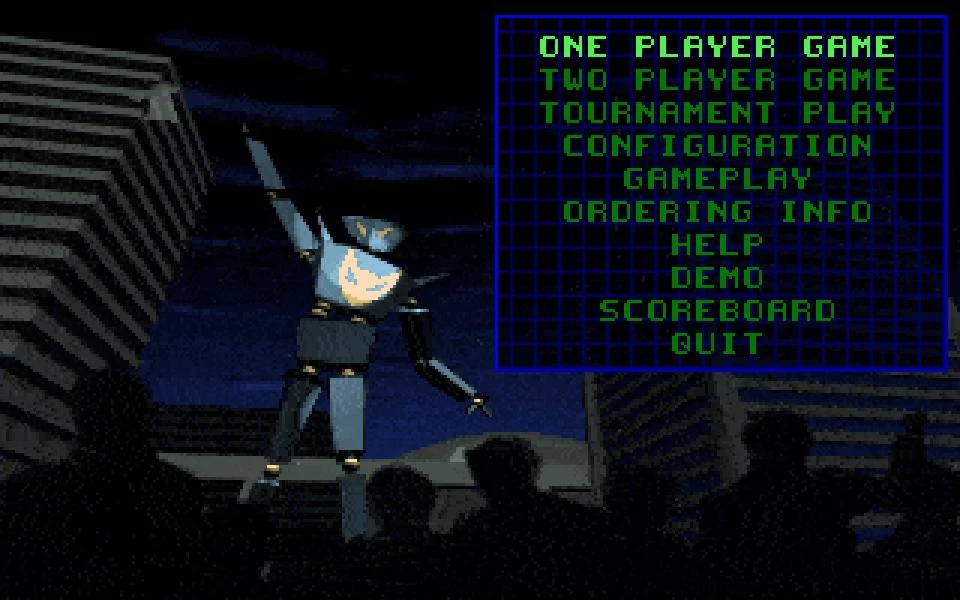Select the Demo menu entry
This screenshot has height=600, width=960.
[717, 278]
